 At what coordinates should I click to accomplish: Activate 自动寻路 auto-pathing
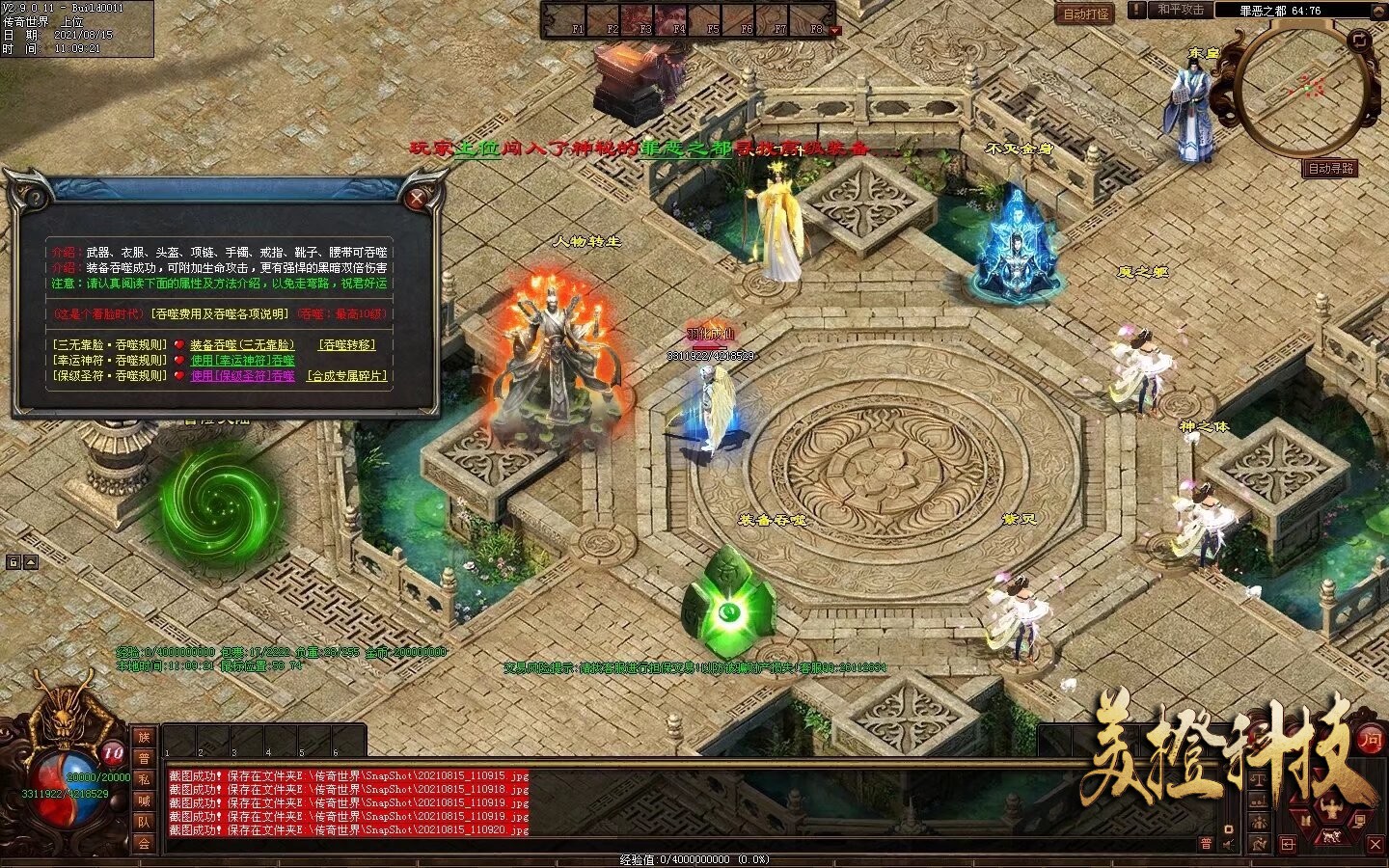point(1331,168)
